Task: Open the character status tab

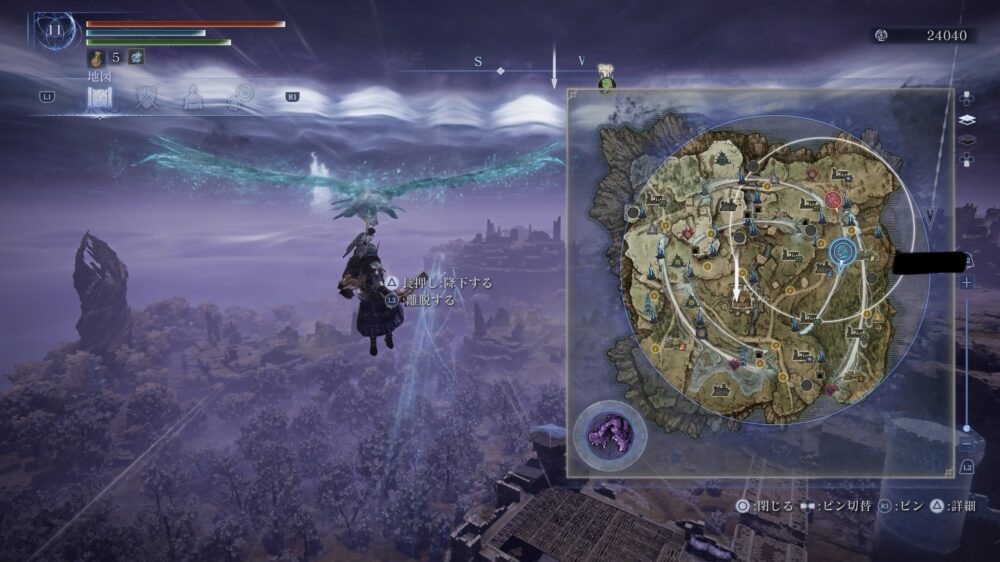Action: (193, 97)
